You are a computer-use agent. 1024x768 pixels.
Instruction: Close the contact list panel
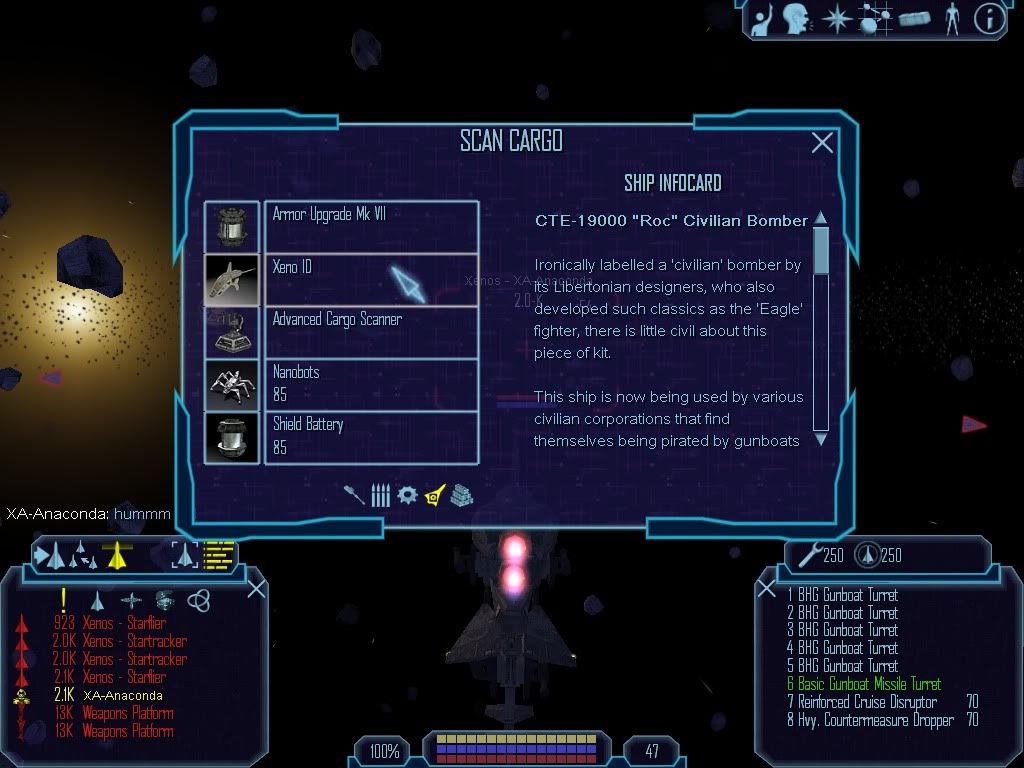click(x=256, y=588)
